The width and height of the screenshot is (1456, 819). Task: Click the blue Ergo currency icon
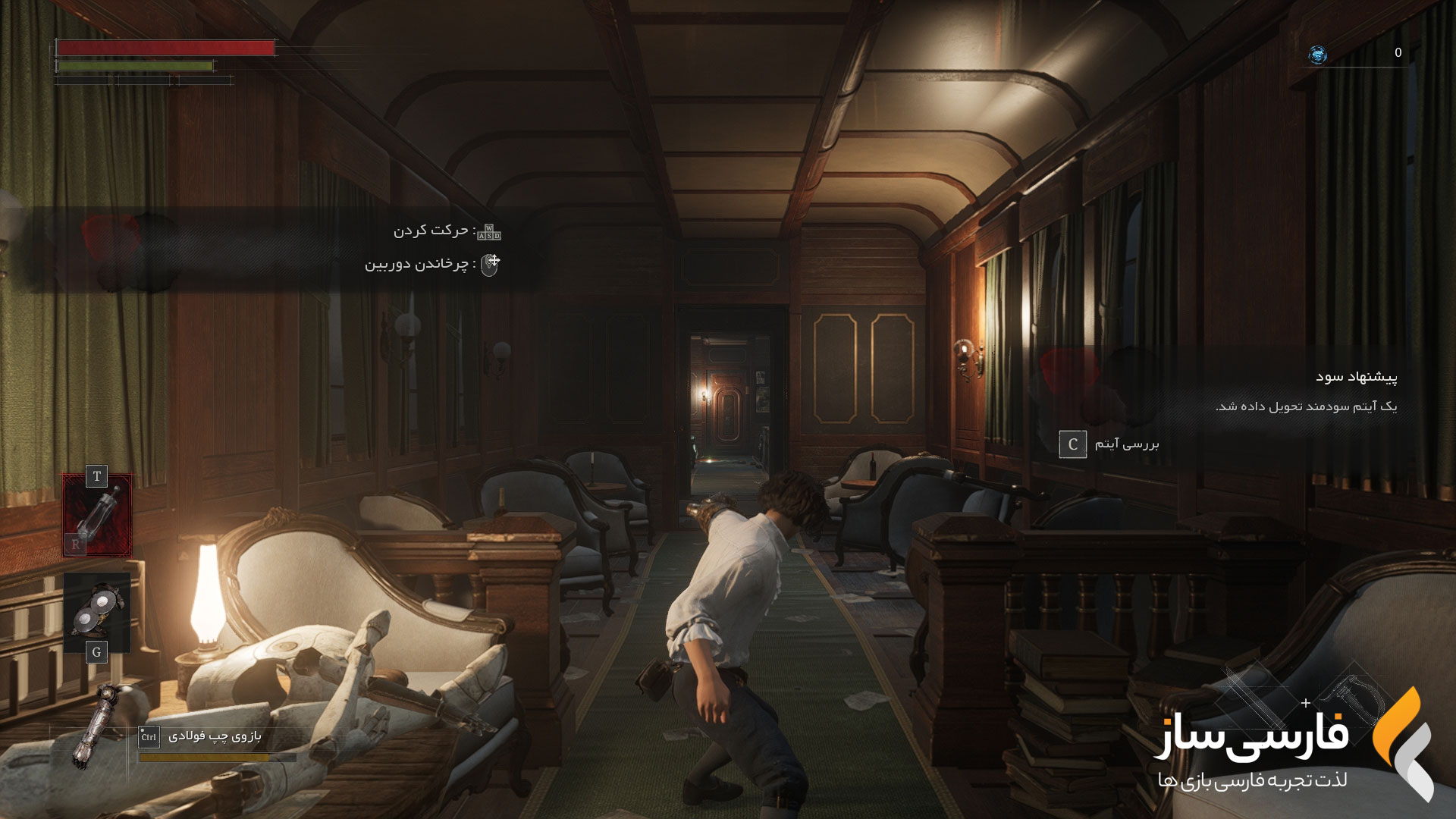click(x=1318, y=54)
